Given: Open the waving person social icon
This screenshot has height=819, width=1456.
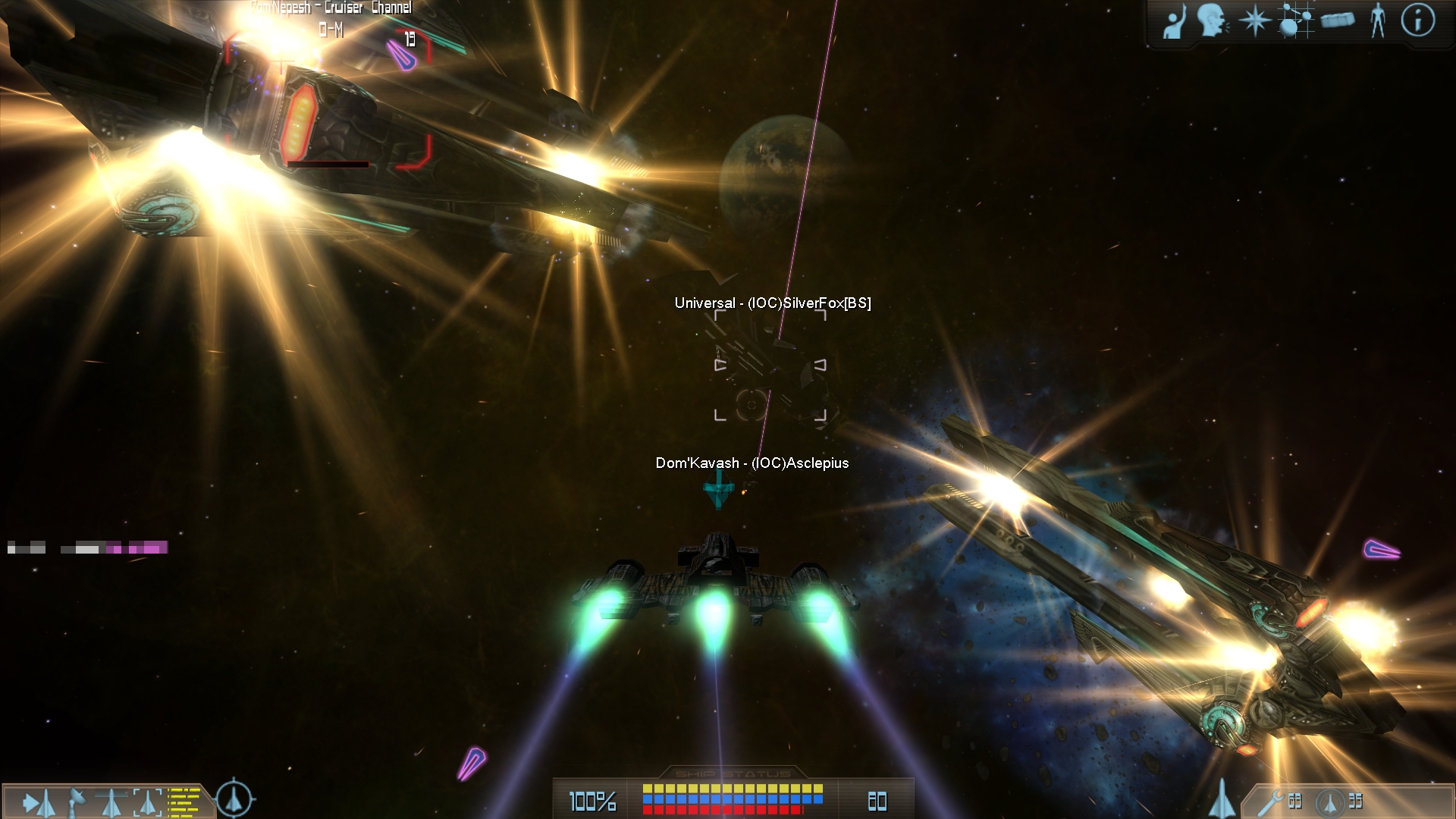Looking at the screenshot, I should click(1174, 21).
